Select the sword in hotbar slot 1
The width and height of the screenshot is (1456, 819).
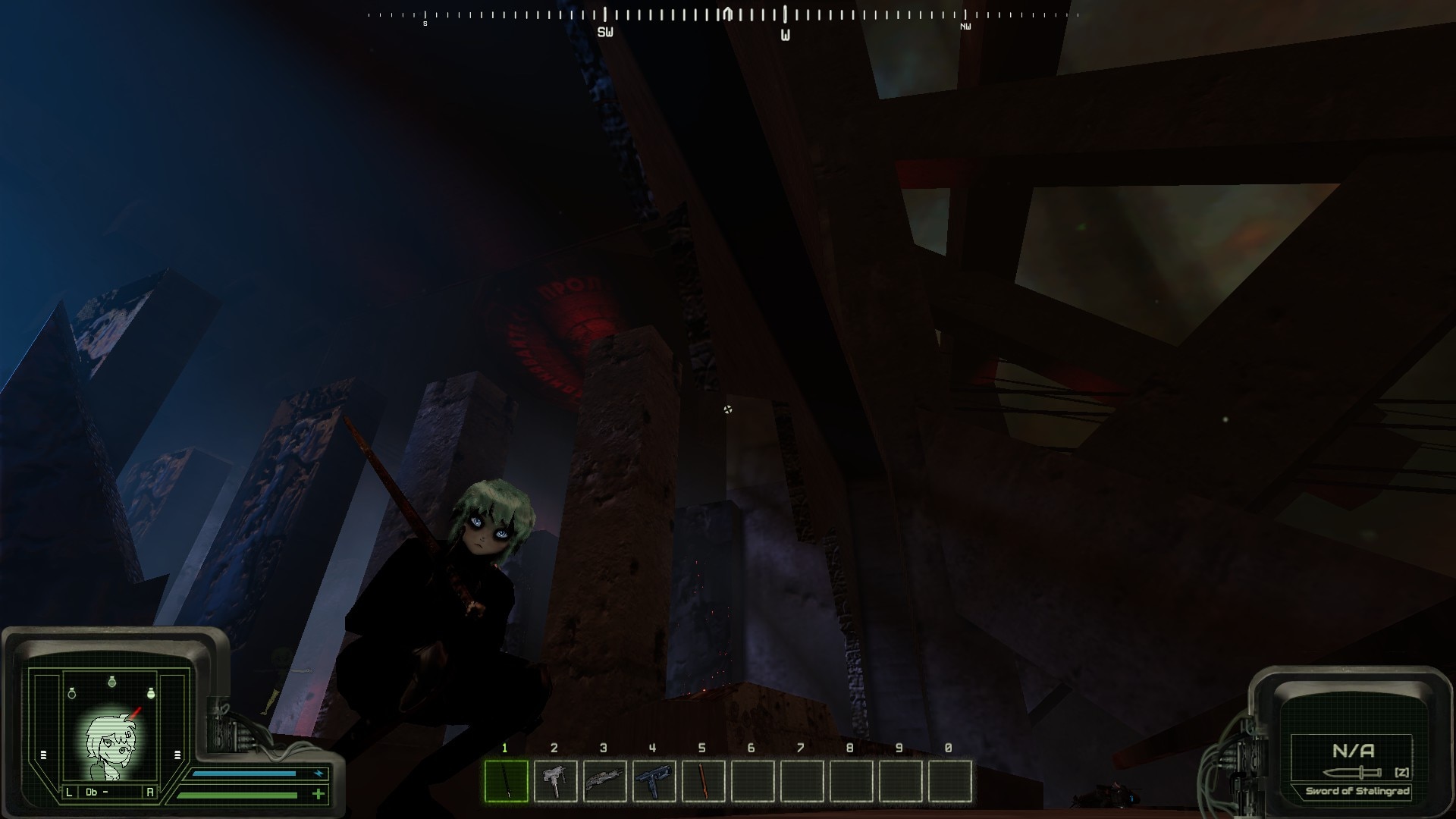click(x=506, y=780)
